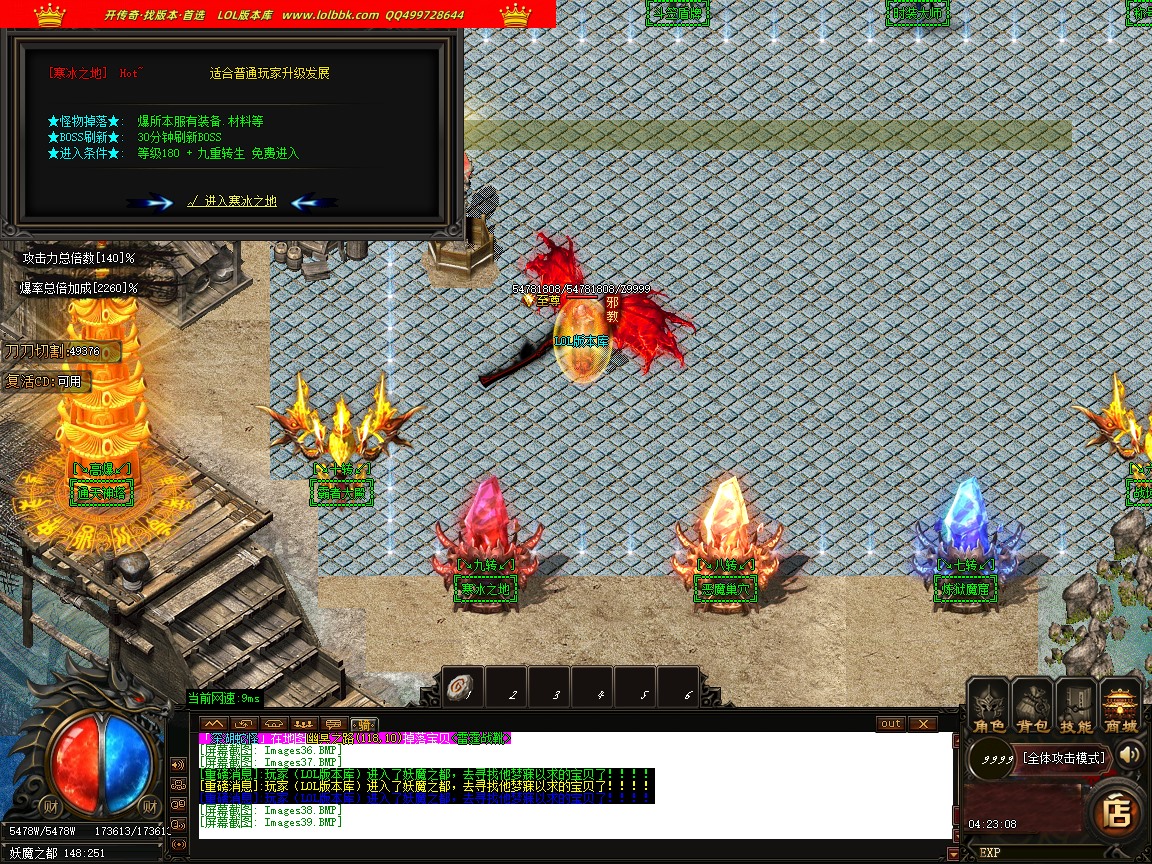The height and width of the screenshot is (864, 1152).
Task: Select hotbar slot 1 with the scroll item
Action: coord(462,686)
